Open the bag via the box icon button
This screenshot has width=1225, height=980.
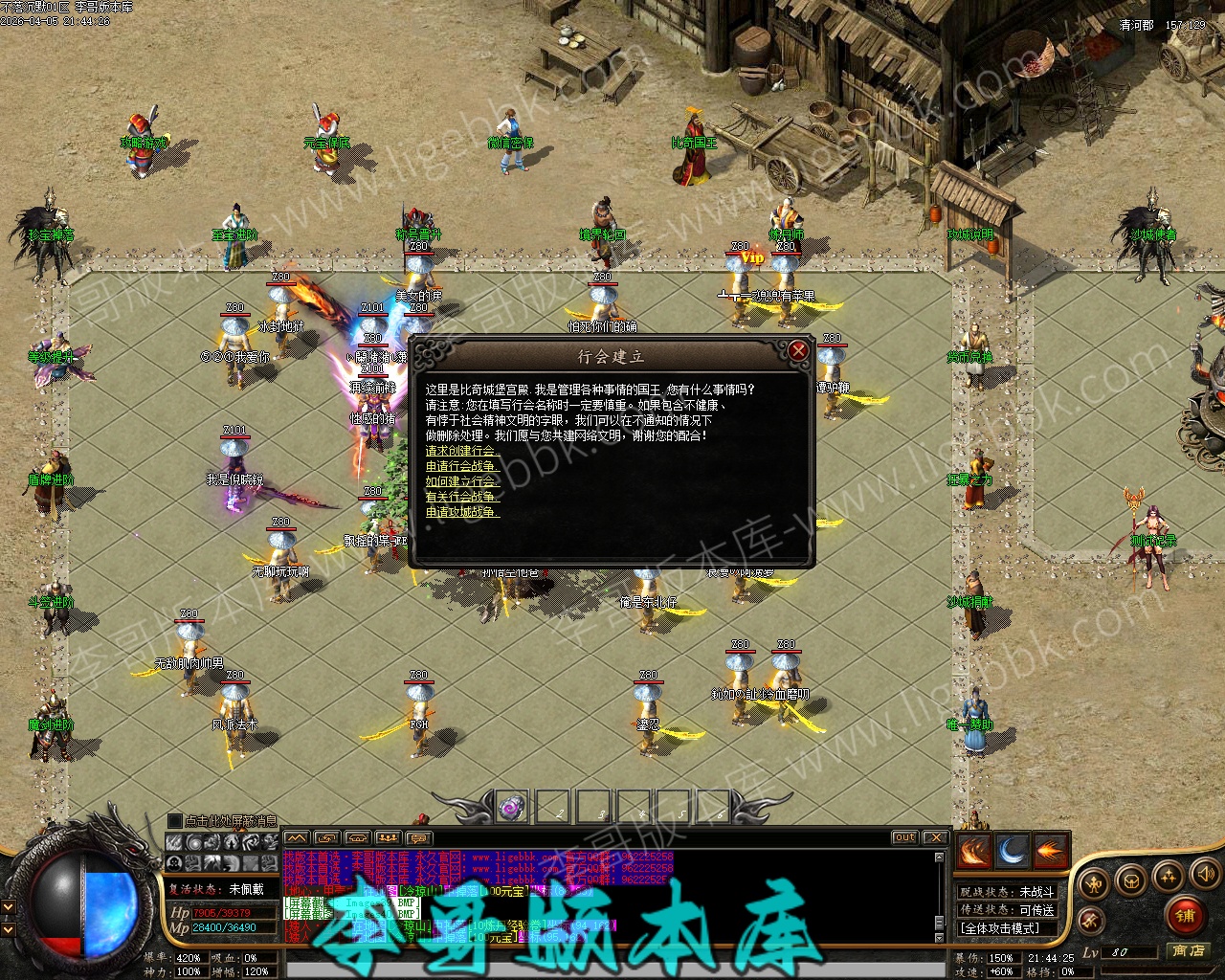tap(1131, 879)
